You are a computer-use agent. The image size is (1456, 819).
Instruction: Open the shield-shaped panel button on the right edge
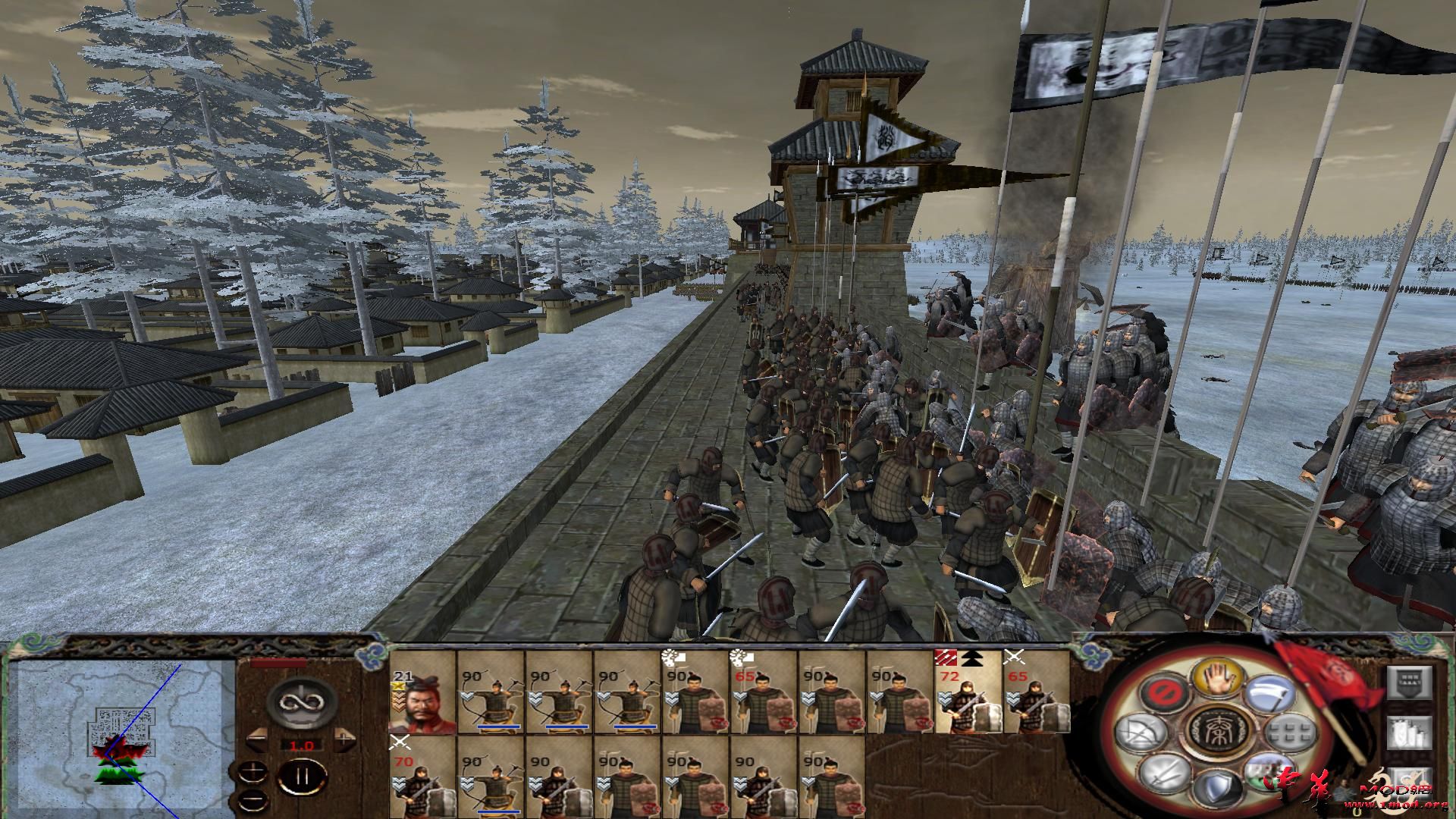[x=1410, y=683]
